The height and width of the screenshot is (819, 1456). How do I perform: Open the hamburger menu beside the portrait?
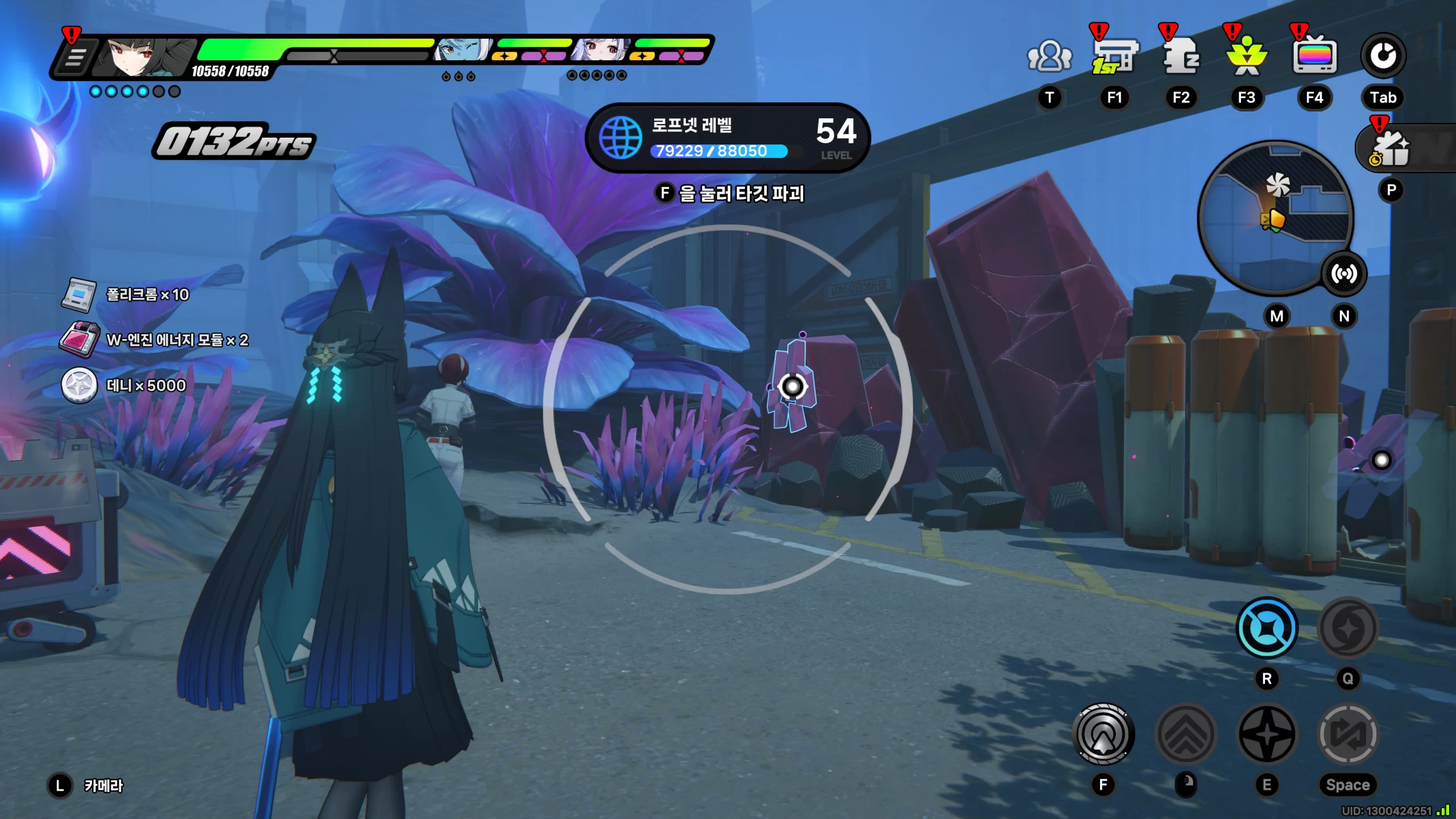(74, 57)
